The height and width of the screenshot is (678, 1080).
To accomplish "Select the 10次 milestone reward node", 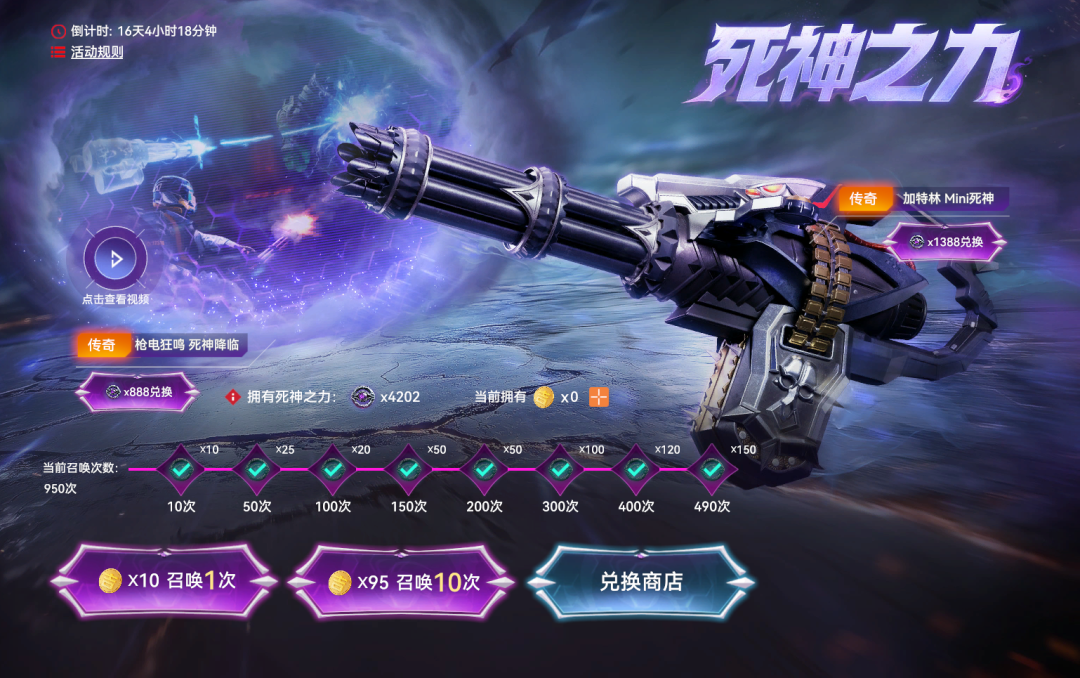I will [181, 468].
